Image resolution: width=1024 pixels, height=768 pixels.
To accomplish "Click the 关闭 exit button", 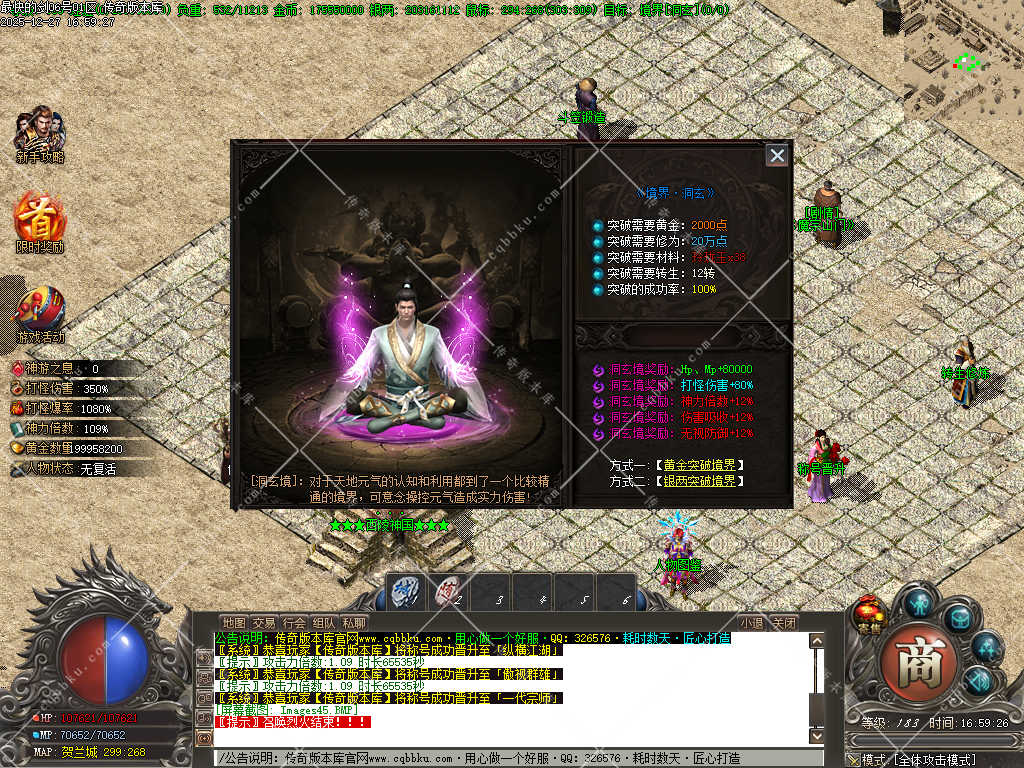I will [x=784, y=623].
